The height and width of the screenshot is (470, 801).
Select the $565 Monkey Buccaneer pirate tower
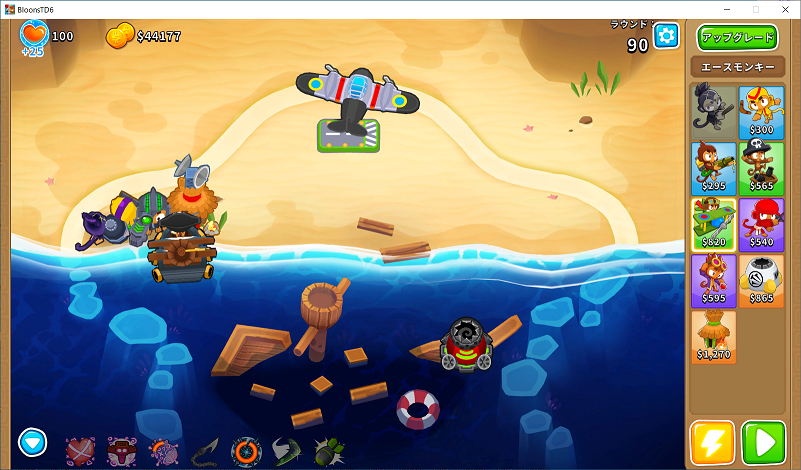pyautogui.click(x=761, y=166)
